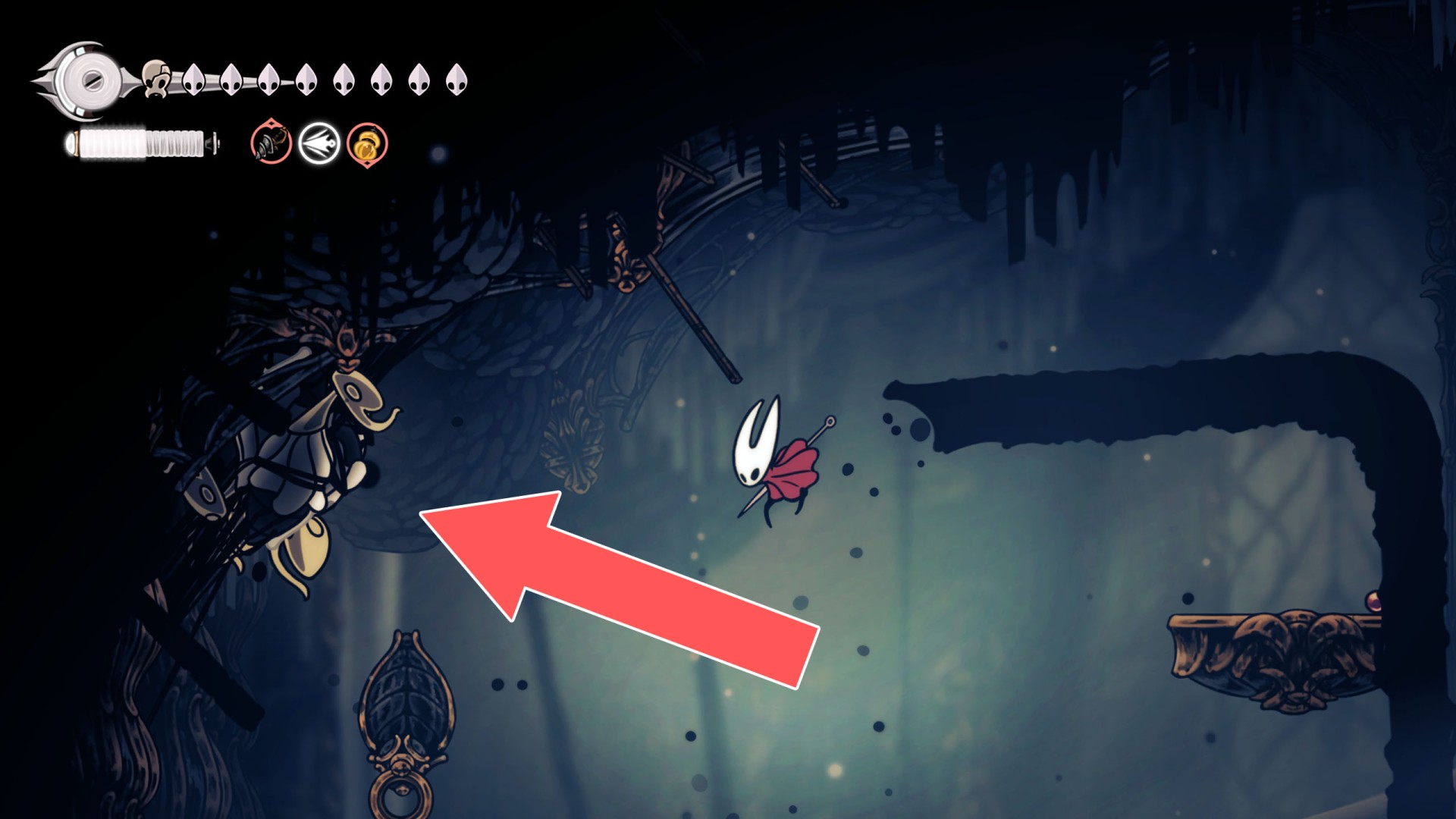Click the white silk thread meter
The height and width of the screenshot is (819, 1456).
pos(140,140)
